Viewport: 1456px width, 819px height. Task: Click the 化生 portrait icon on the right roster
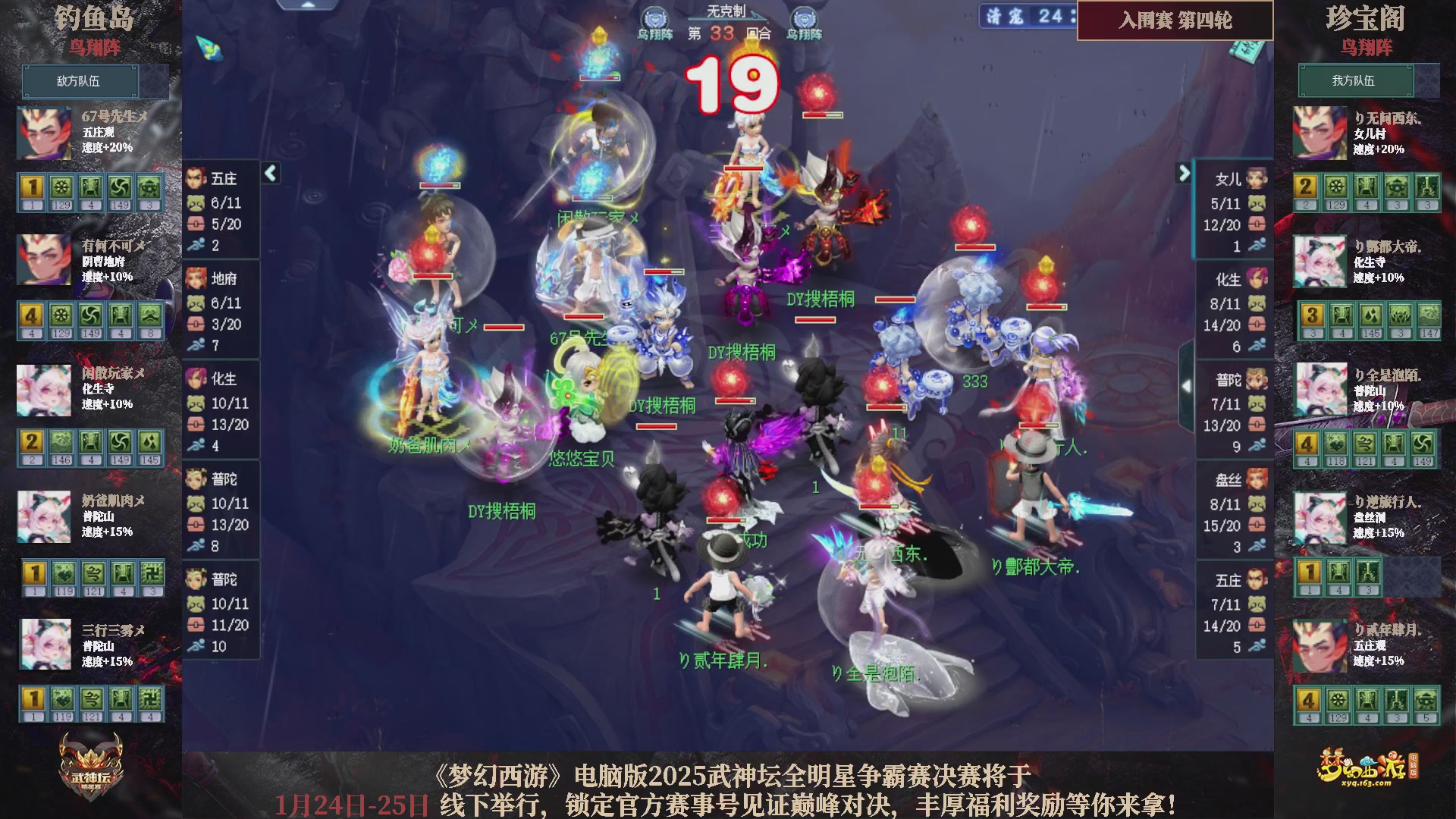click(1256, 278)
